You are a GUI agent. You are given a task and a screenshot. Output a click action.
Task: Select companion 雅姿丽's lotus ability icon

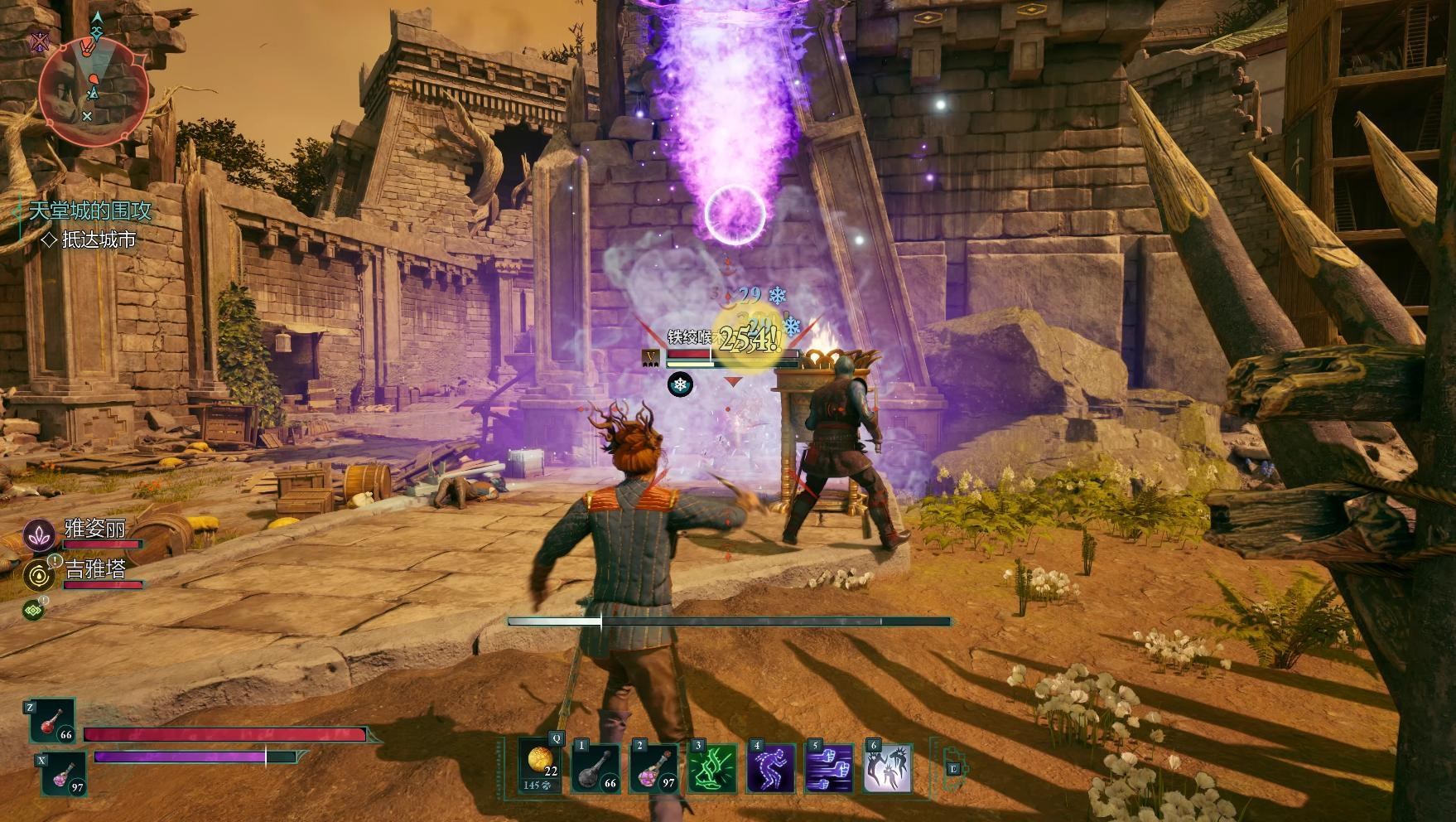click(39, 537)
